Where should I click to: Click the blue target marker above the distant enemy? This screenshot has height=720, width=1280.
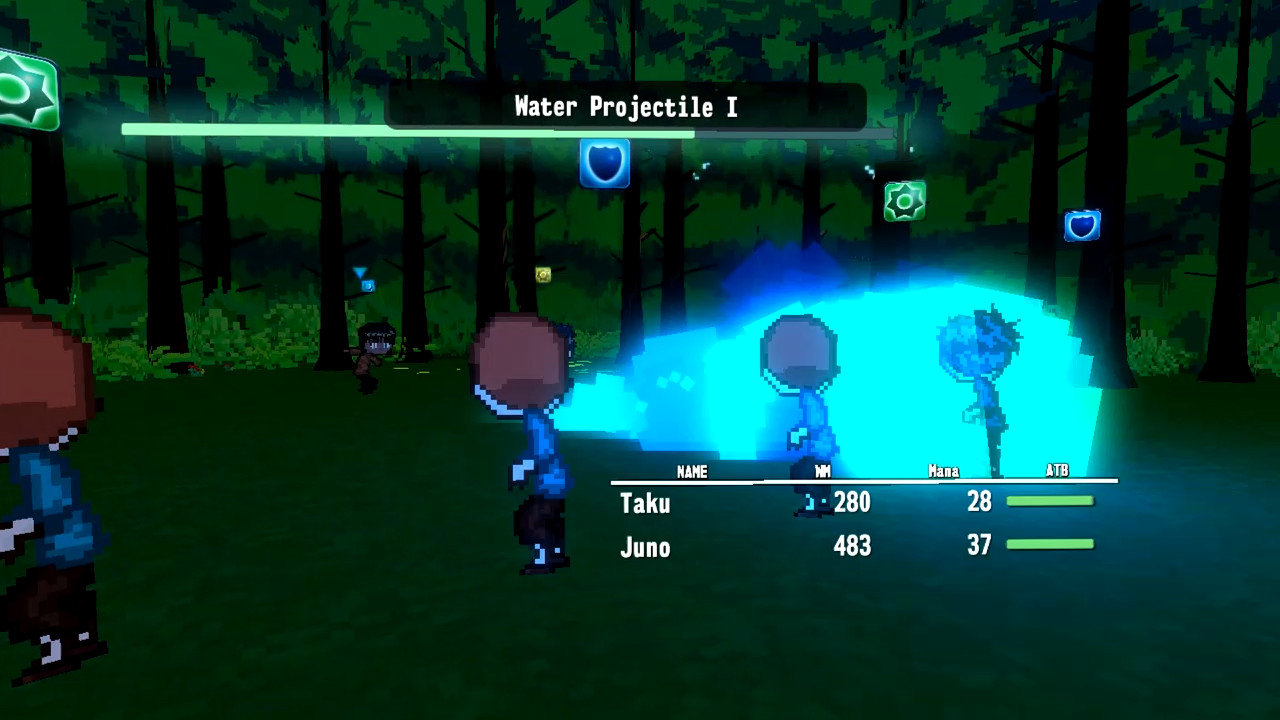point(358,271)
